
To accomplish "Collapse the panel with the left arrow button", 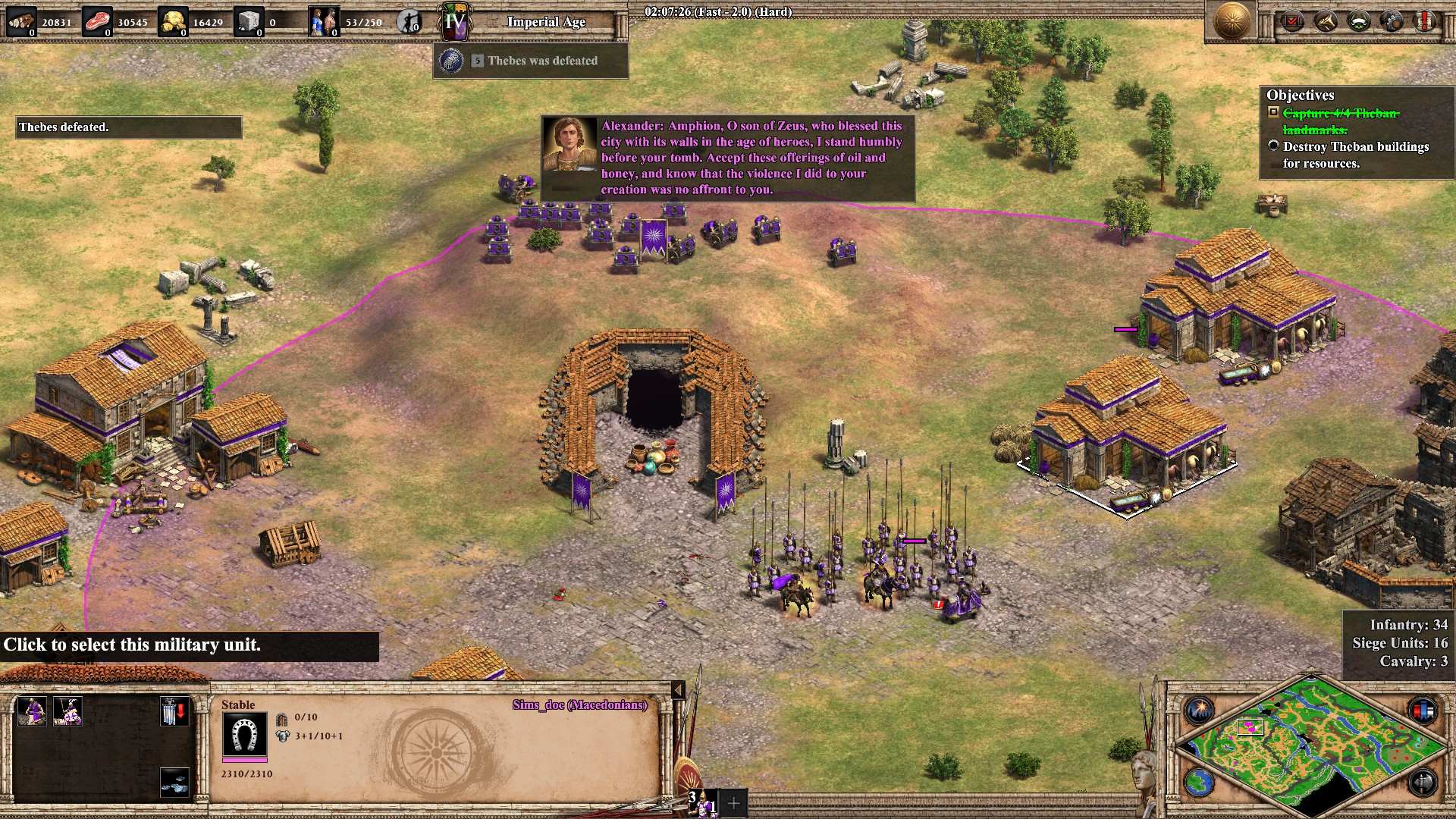I will 679,689.
